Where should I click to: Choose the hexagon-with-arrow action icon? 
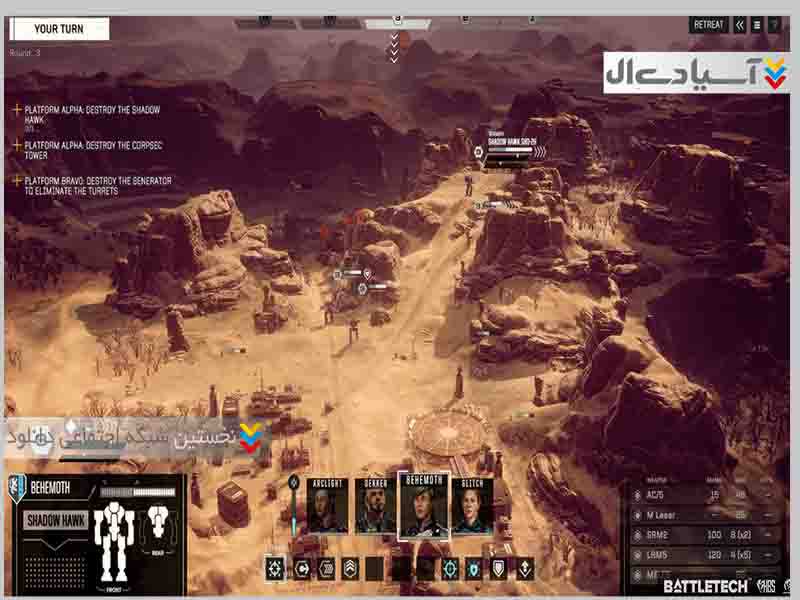point(301,569)
